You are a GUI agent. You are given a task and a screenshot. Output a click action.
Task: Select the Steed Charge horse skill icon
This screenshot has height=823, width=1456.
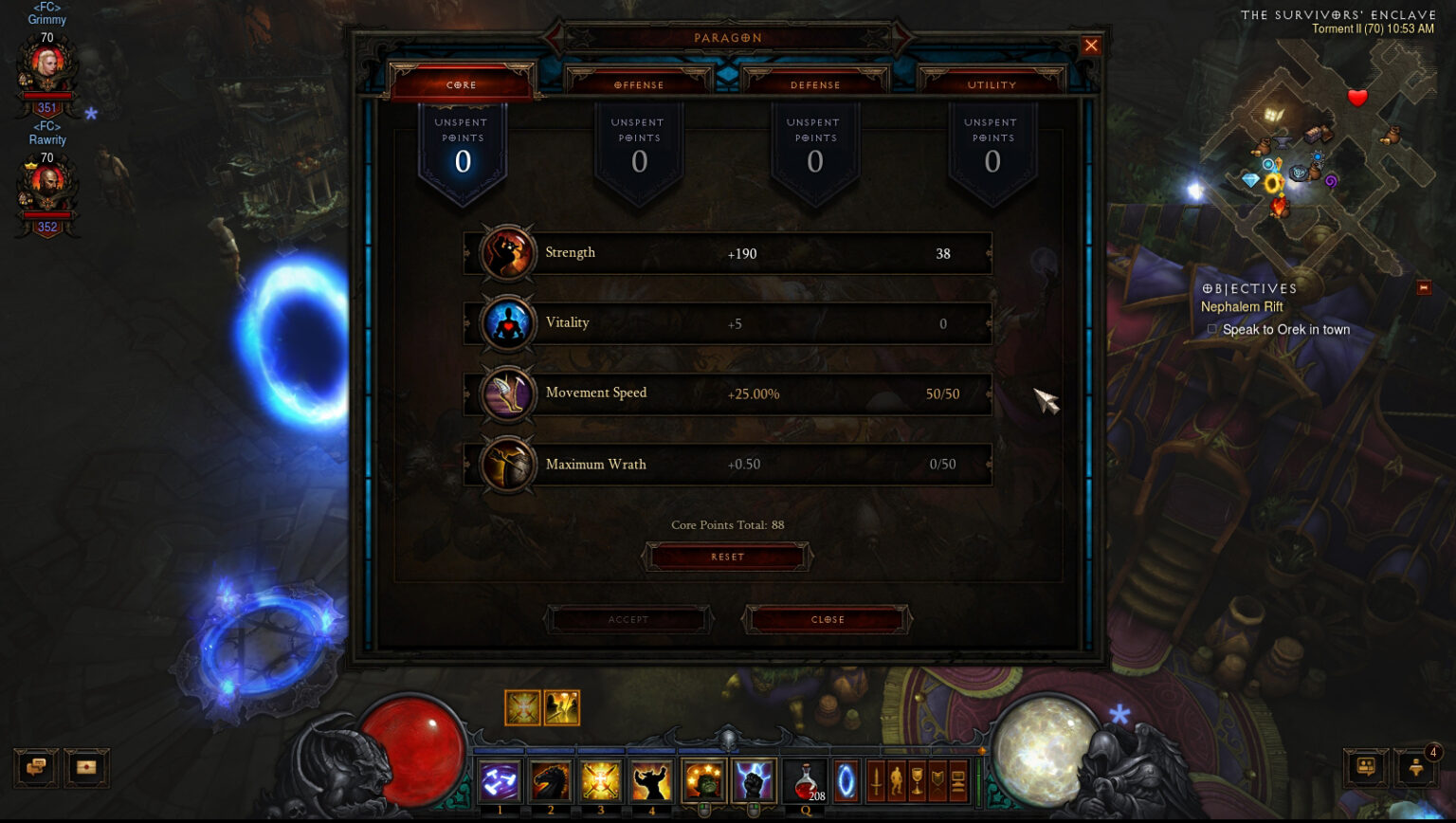(552, 779)
